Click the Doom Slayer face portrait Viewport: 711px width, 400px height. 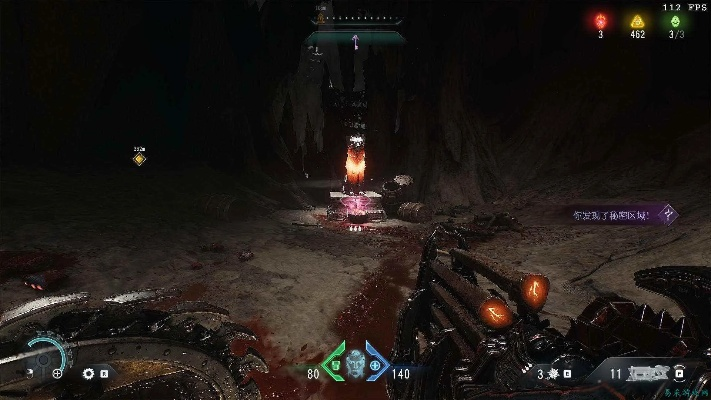(355, 364)
